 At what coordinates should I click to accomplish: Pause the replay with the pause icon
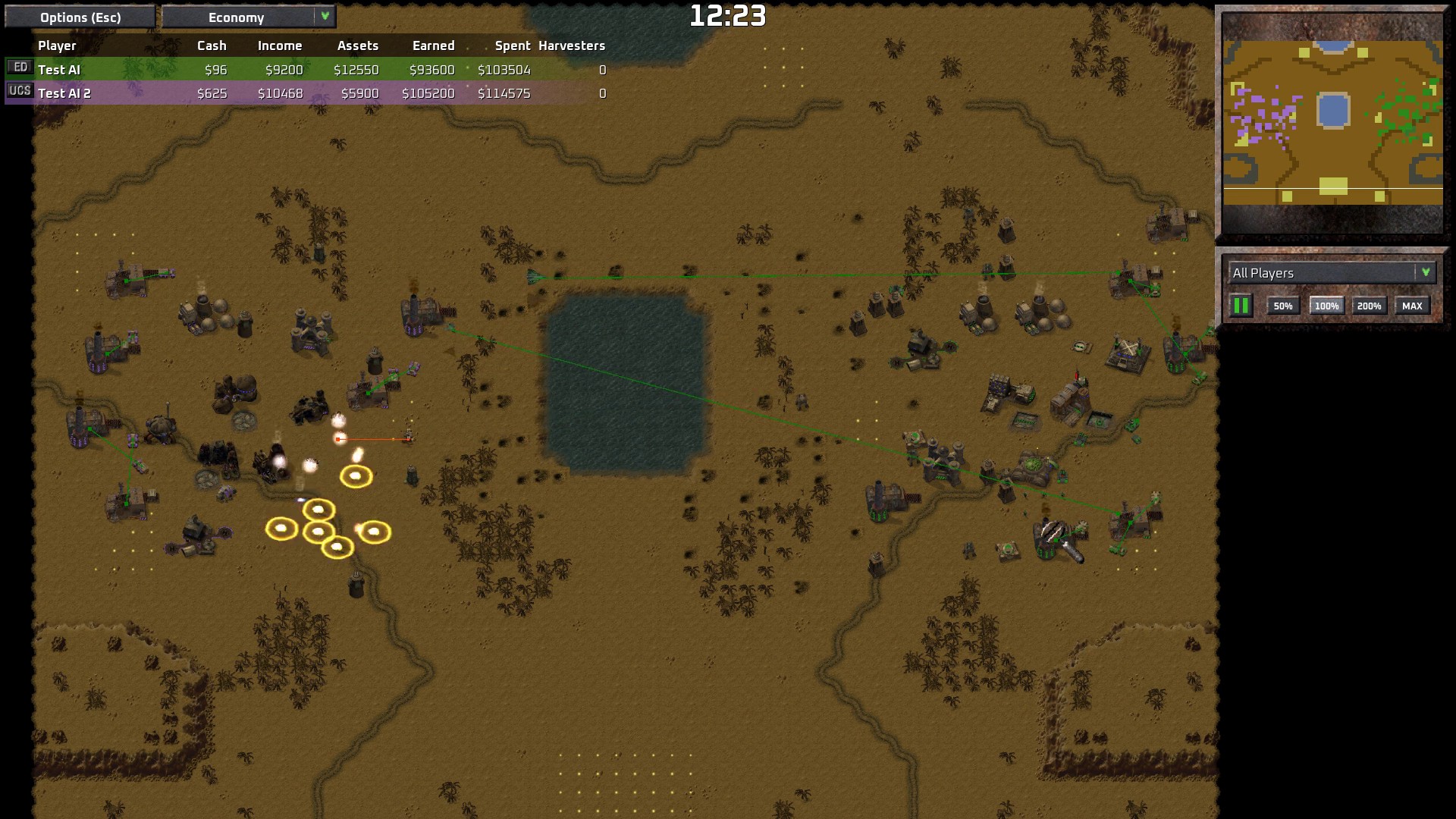coord(1241,305)
